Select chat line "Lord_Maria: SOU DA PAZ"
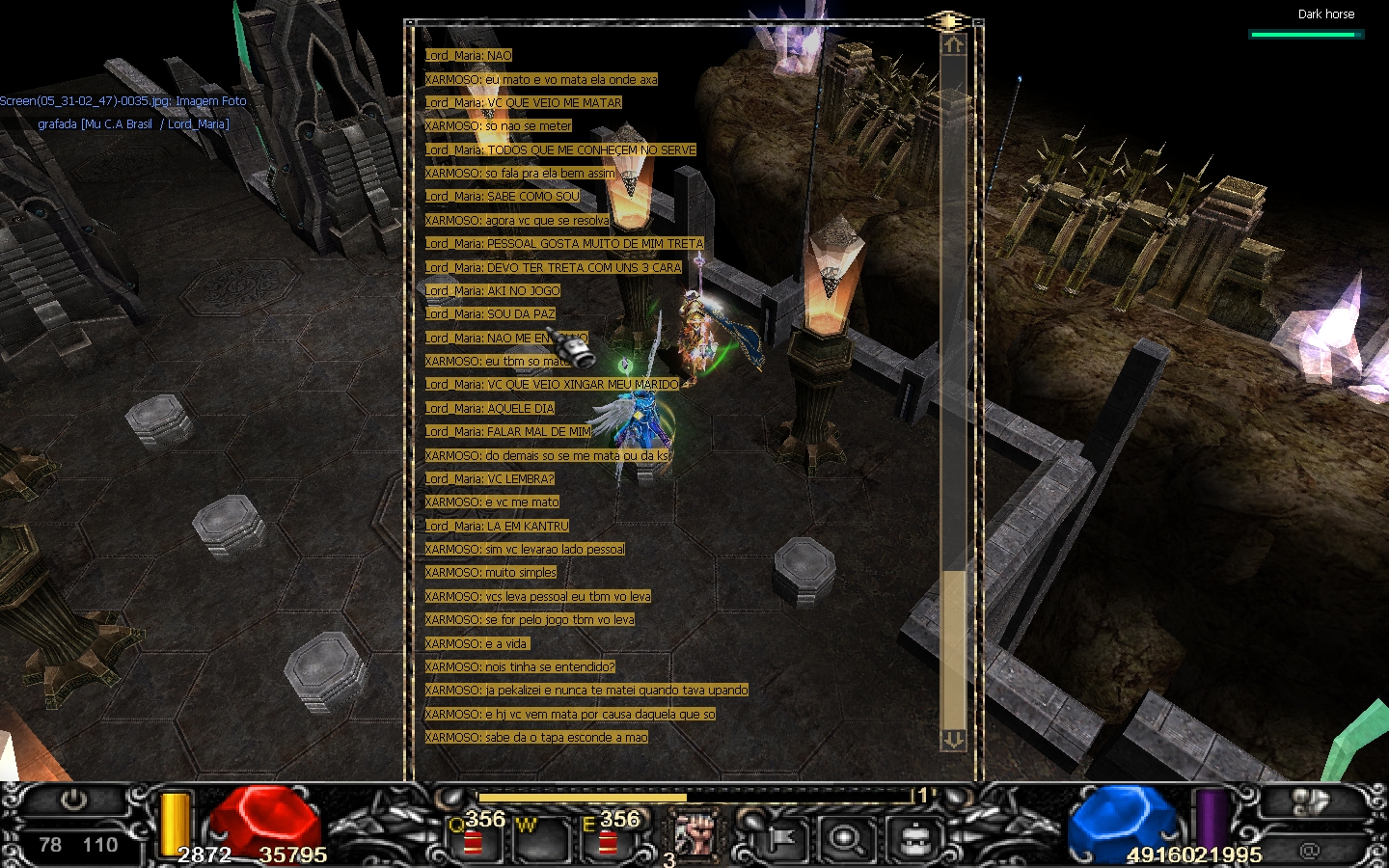The image size is (1389, 868). [x=490, y=314]
